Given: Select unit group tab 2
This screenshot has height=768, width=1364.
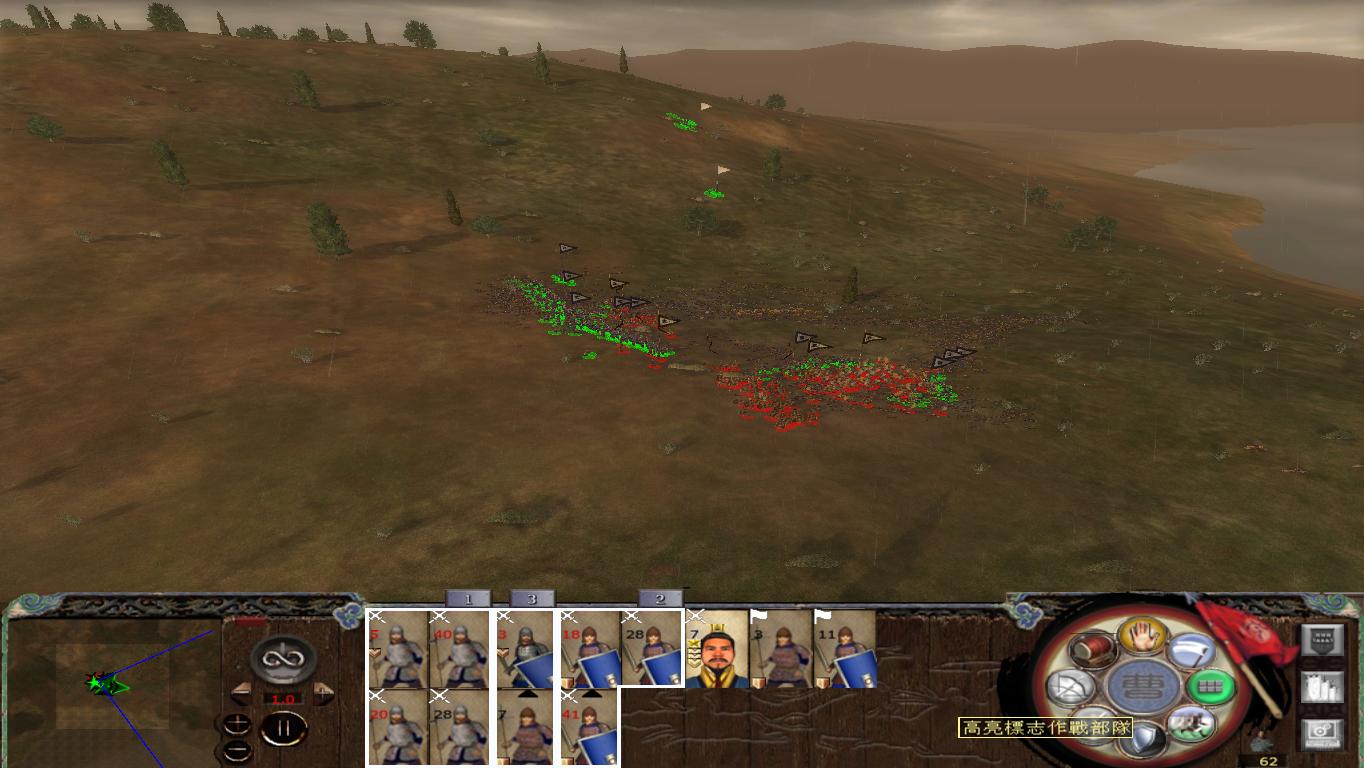Looking at the screenshot, I should 660,599.
